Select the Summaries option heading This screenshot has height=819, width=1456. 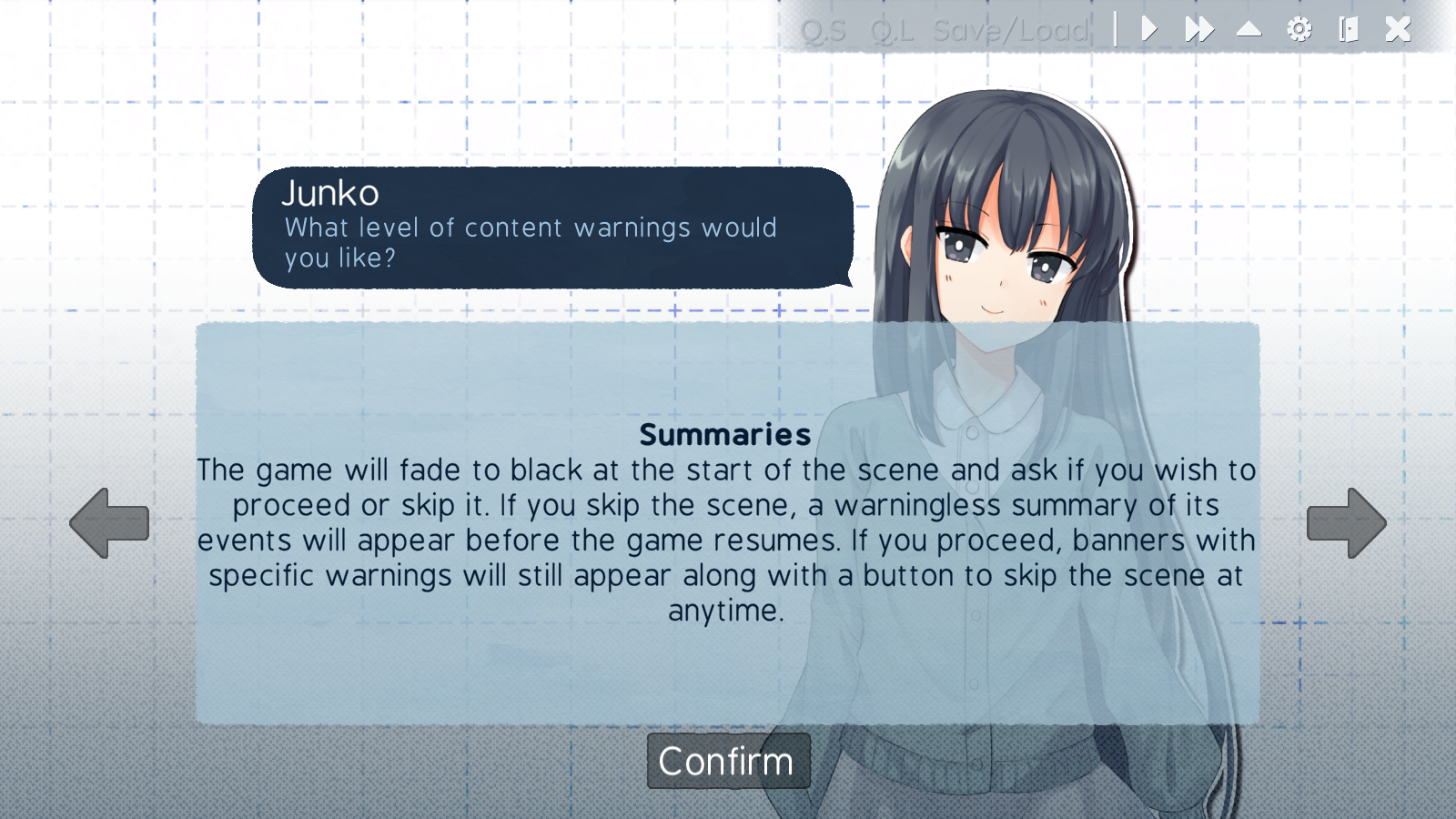coord(725,435)
